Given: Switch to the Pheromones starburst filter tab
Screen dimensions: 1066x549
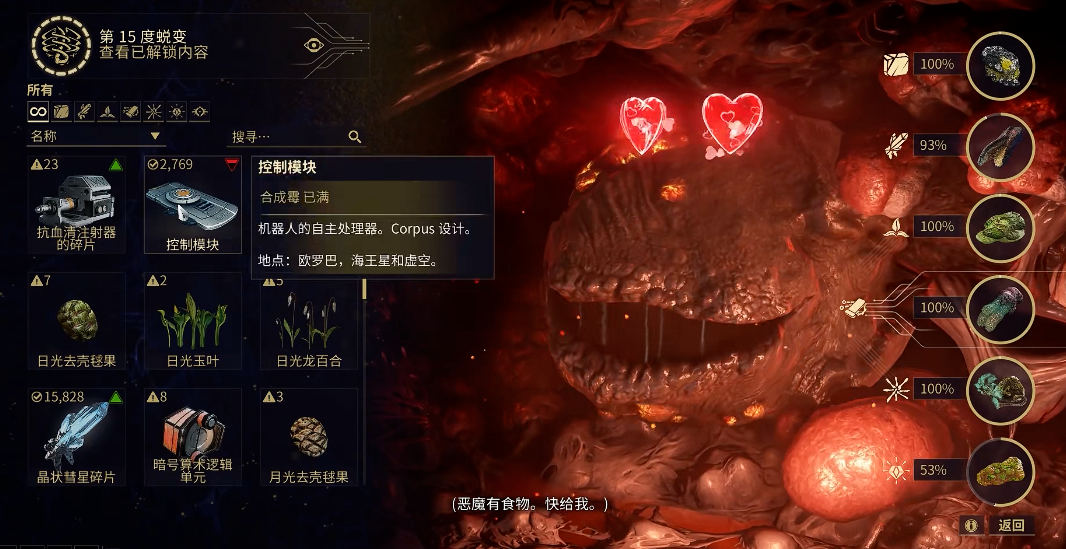Looking at the screenshot, I should [153, 111].
